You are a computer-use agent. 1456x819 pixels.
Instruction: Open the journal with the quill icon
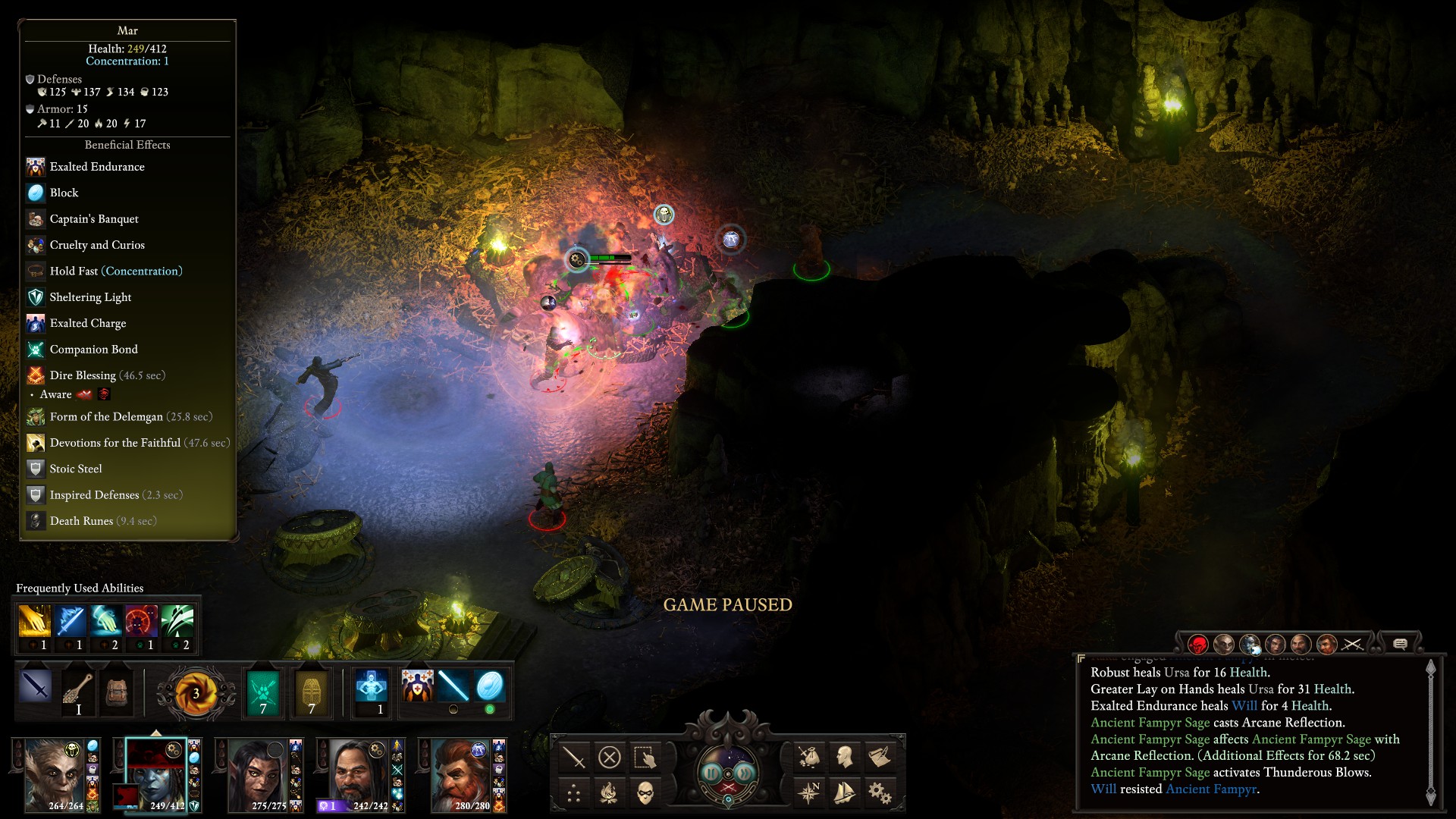coord(880,757)
